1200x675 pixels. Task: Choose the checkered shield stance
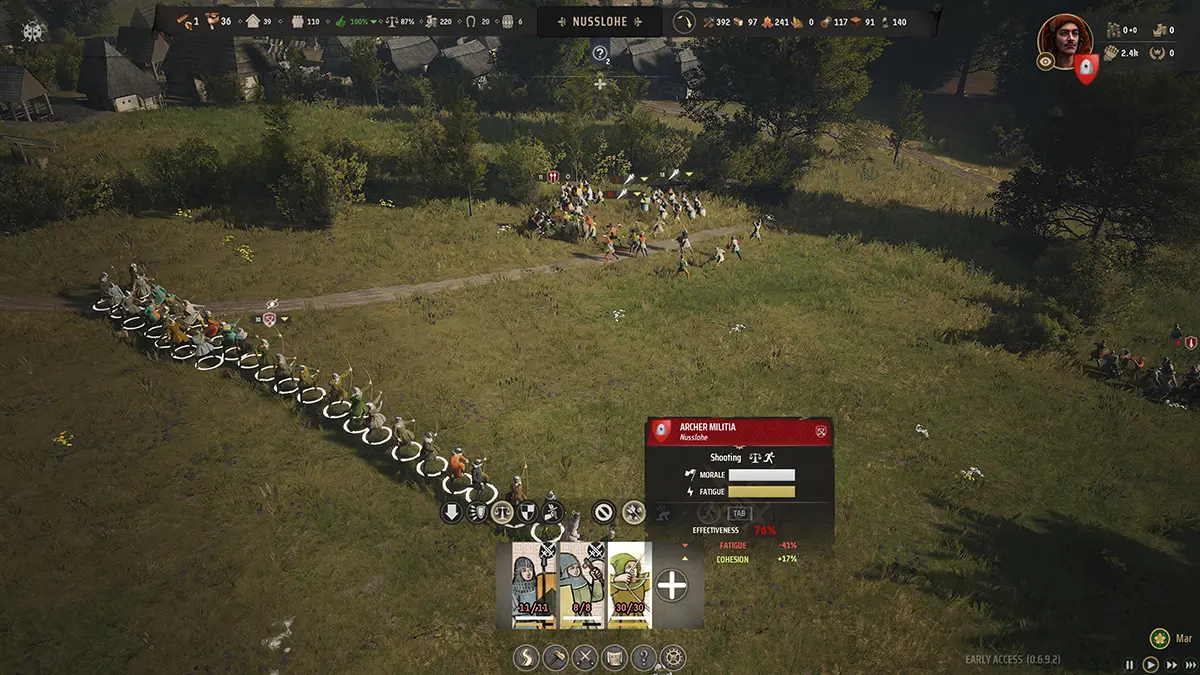526,513
